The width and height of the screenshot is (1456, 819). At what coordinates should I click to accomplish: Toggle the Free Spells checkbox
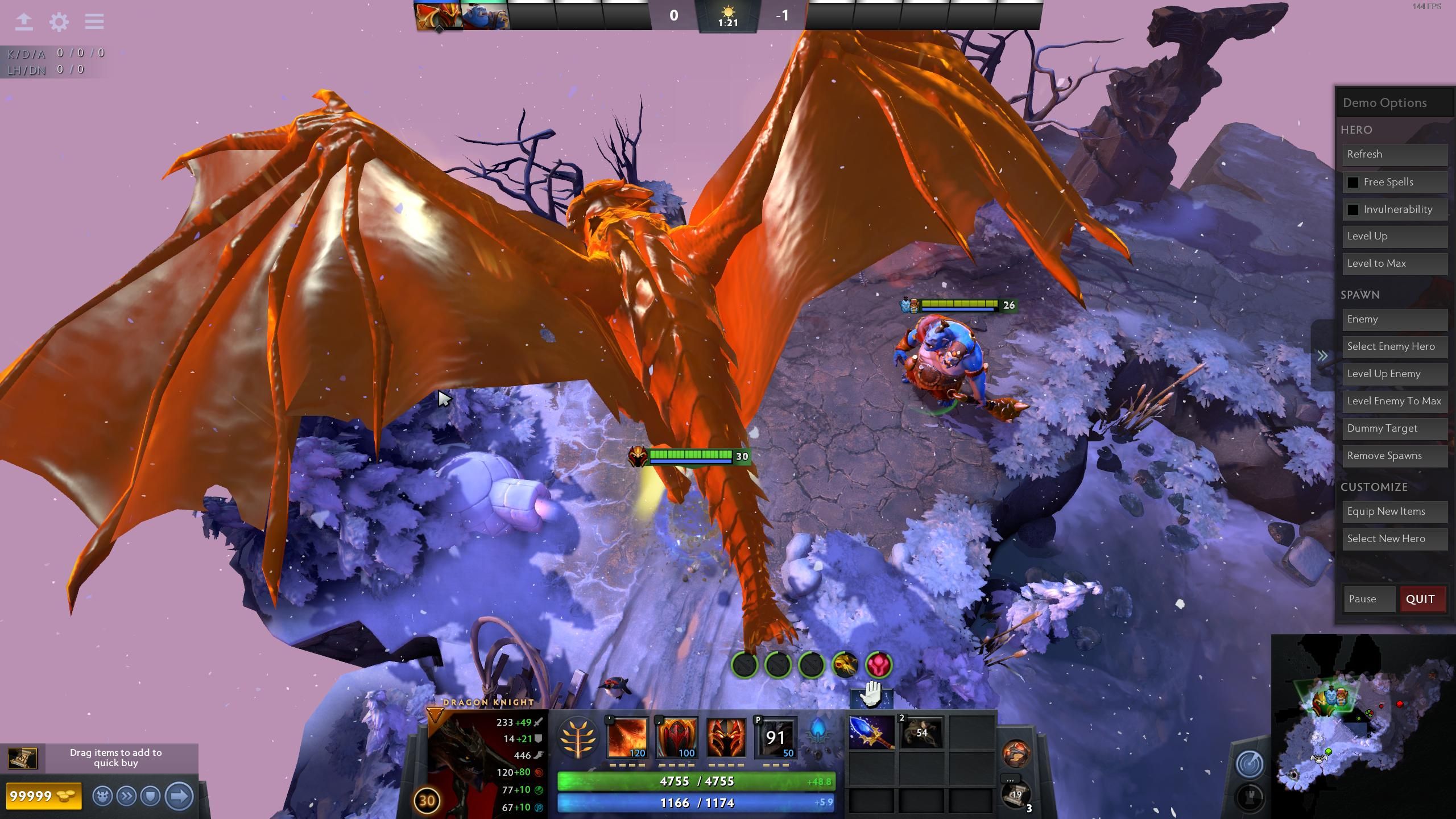(x=1353, y=183)
